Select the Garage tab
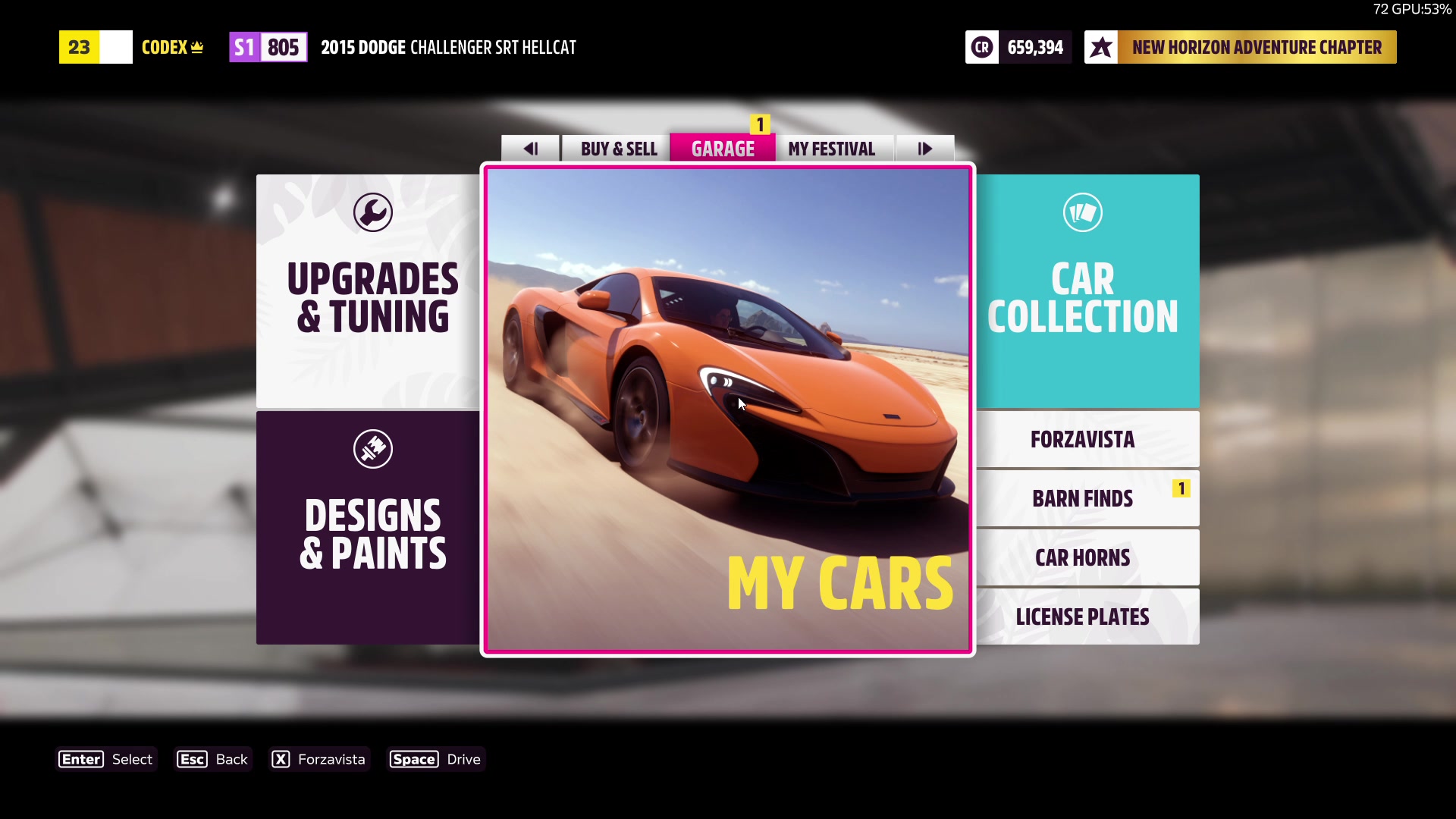Screen dimensions: 1456x819 (723, 149)
